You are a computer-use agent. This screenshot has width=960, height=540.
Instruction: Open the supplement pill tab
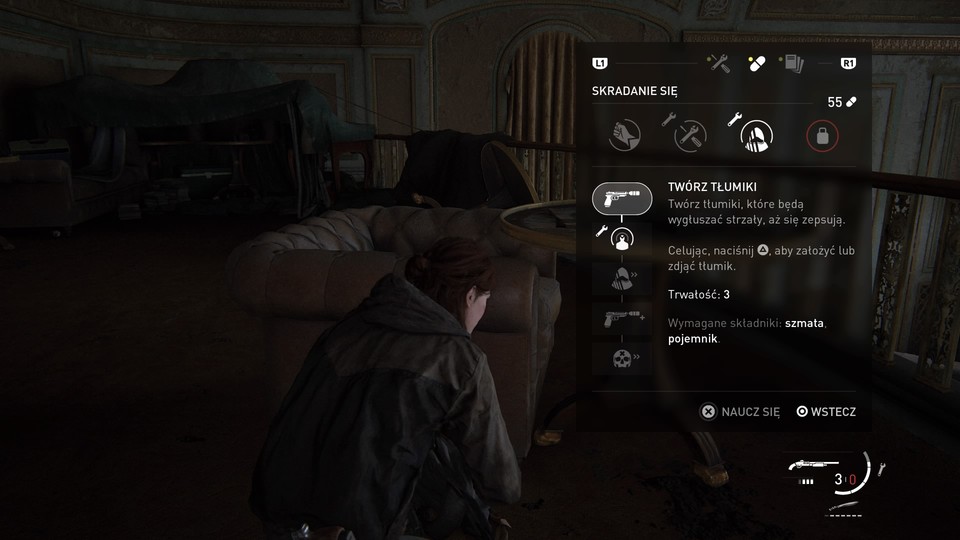point(753,63)
